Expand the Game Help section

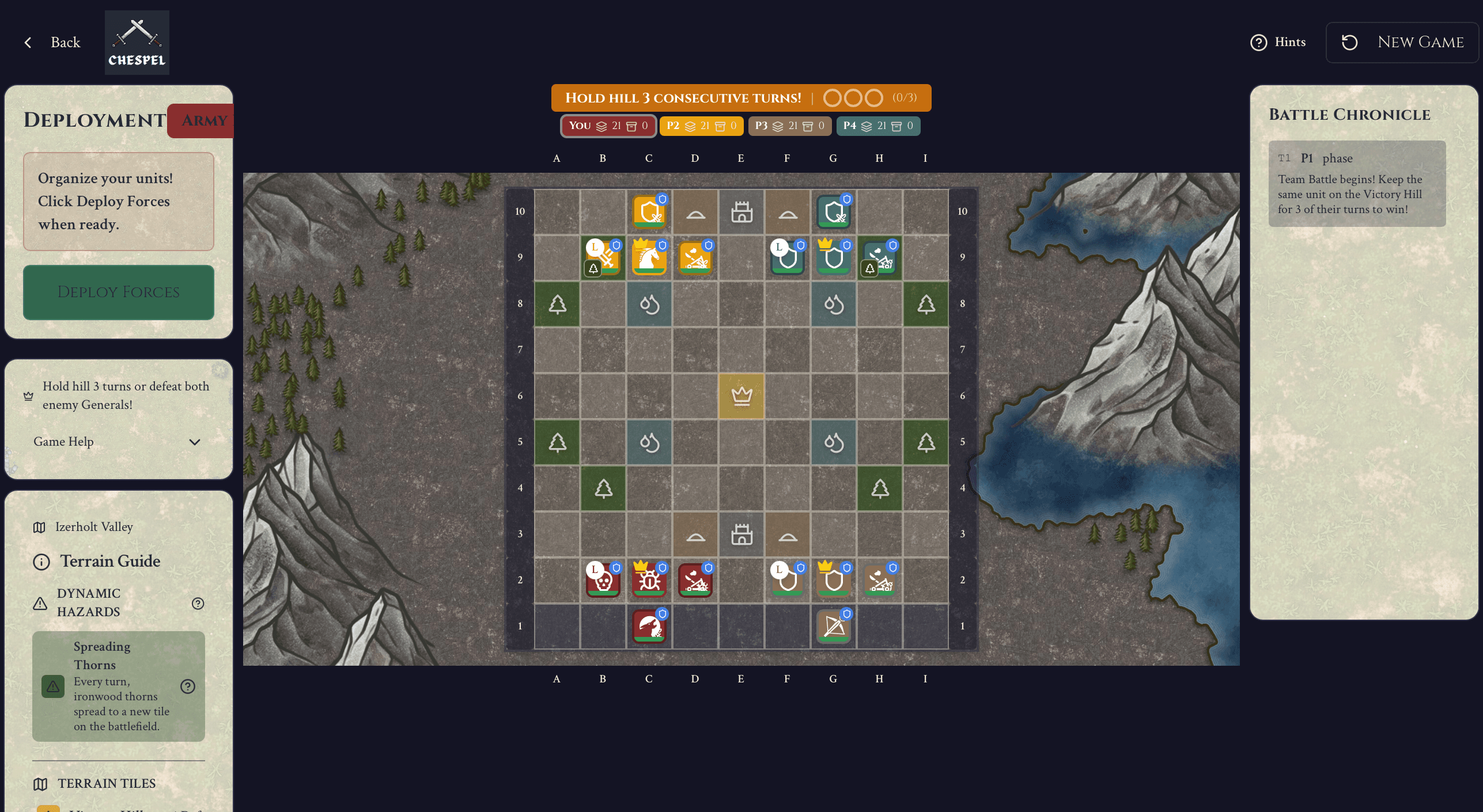click(118, 442)
